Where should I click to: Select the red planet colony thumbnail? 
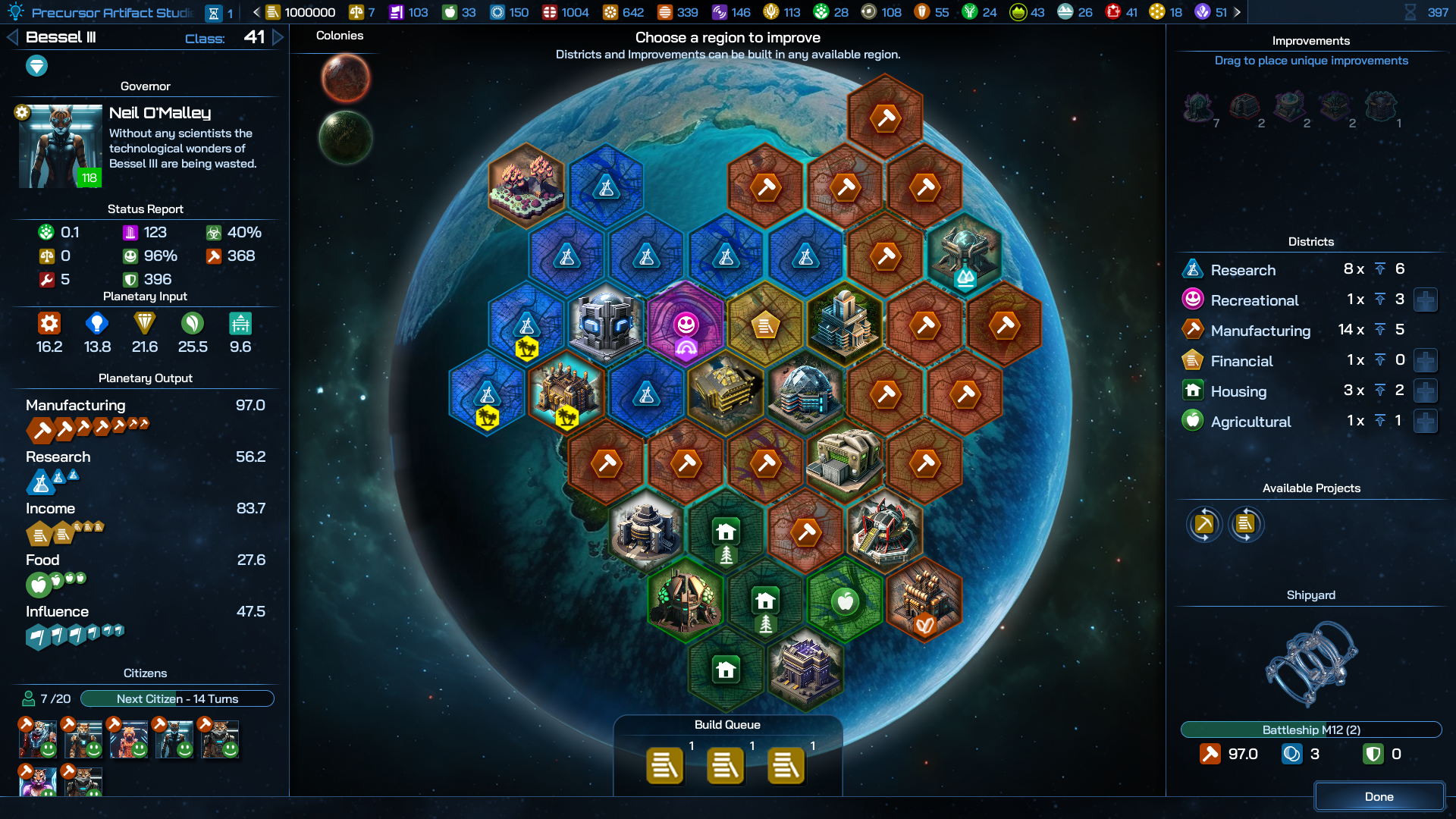(346, 78)
